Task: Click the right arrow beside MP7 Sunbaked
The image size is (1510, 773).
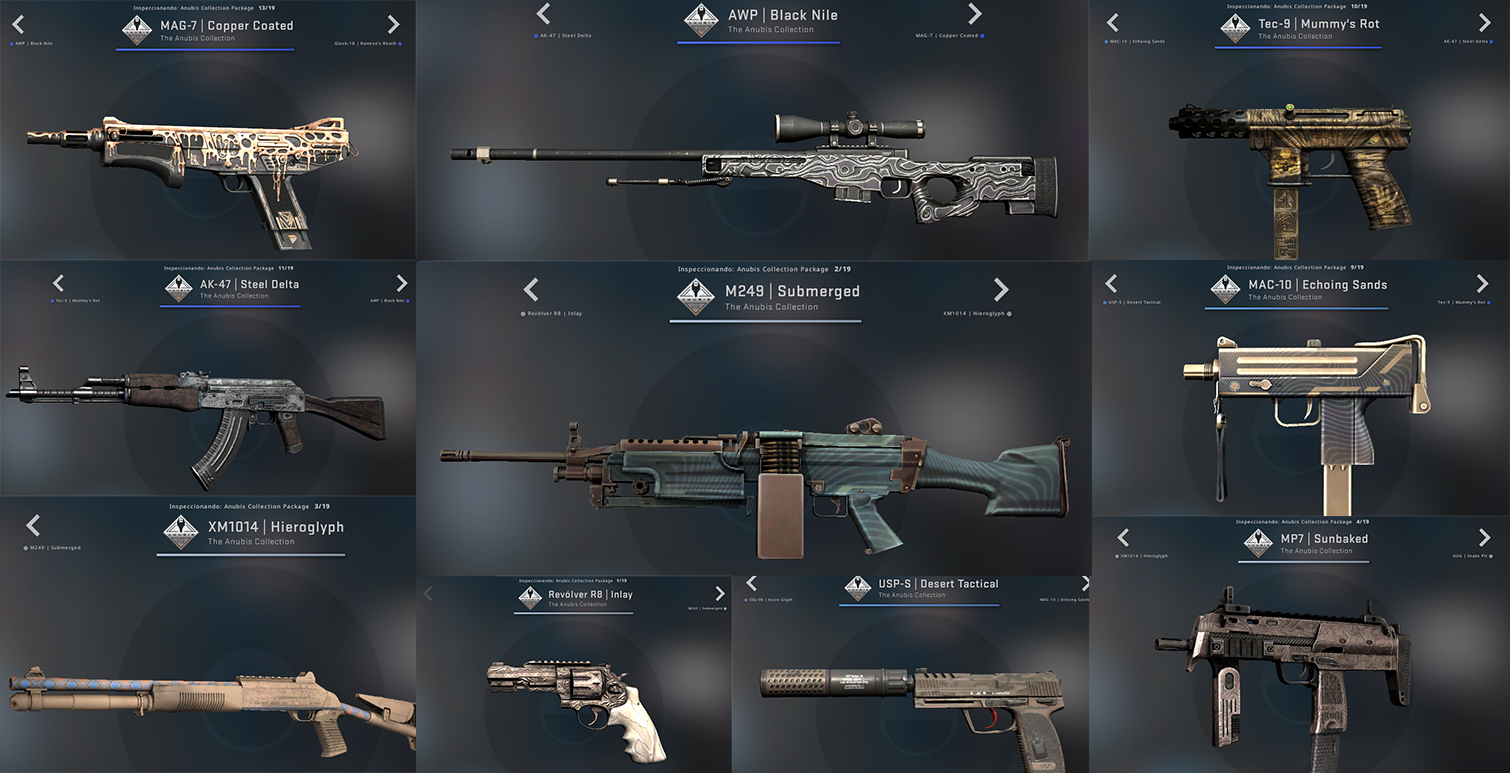Action: point(1484,538)
